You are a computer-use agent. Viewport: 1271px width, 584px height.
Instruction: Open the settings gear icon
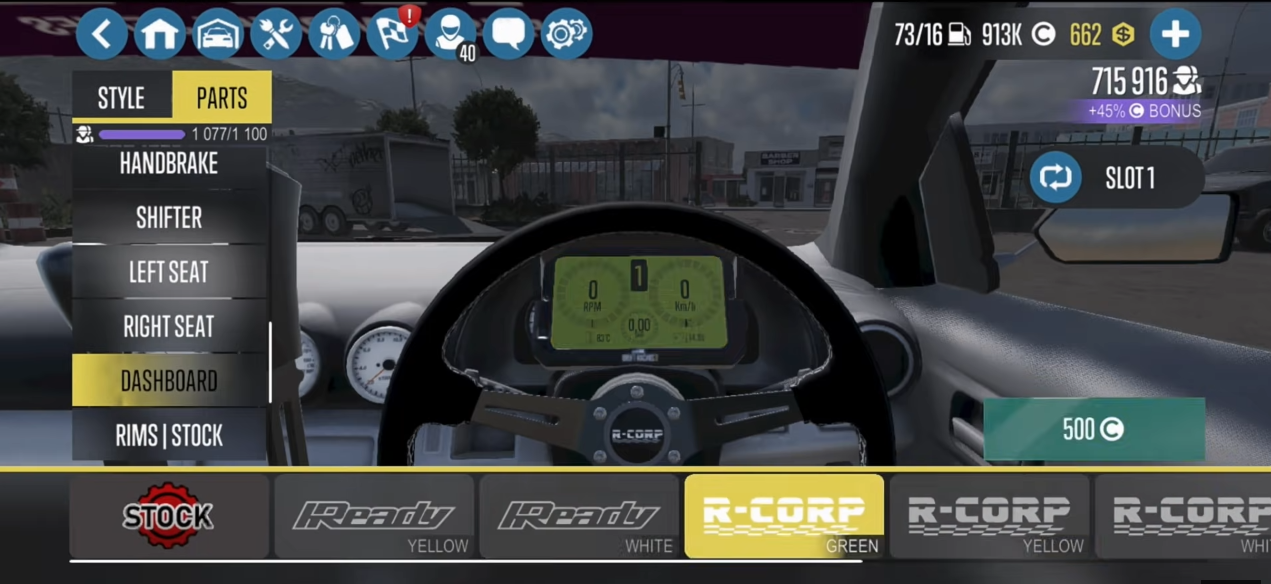[566, 35]
